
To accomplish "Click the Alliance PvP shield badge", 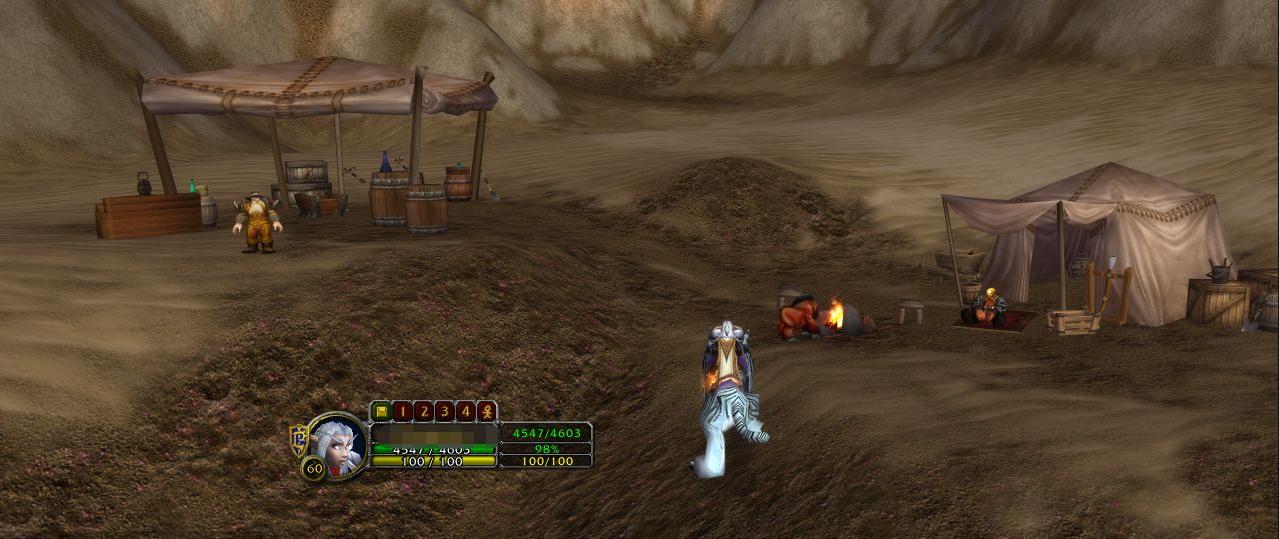I will point(298,438).
